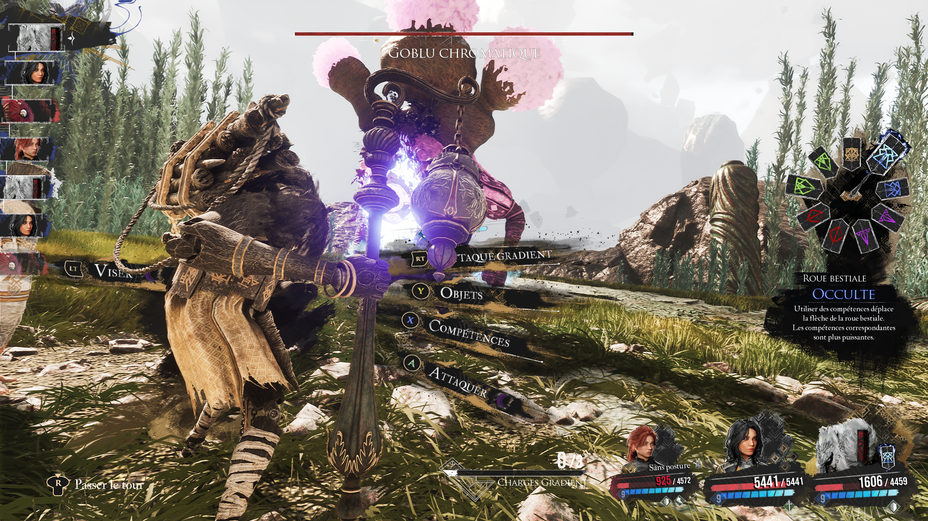Select the red-haired party member portrait
The image size is (928, 521).
(x=642, y=446)
